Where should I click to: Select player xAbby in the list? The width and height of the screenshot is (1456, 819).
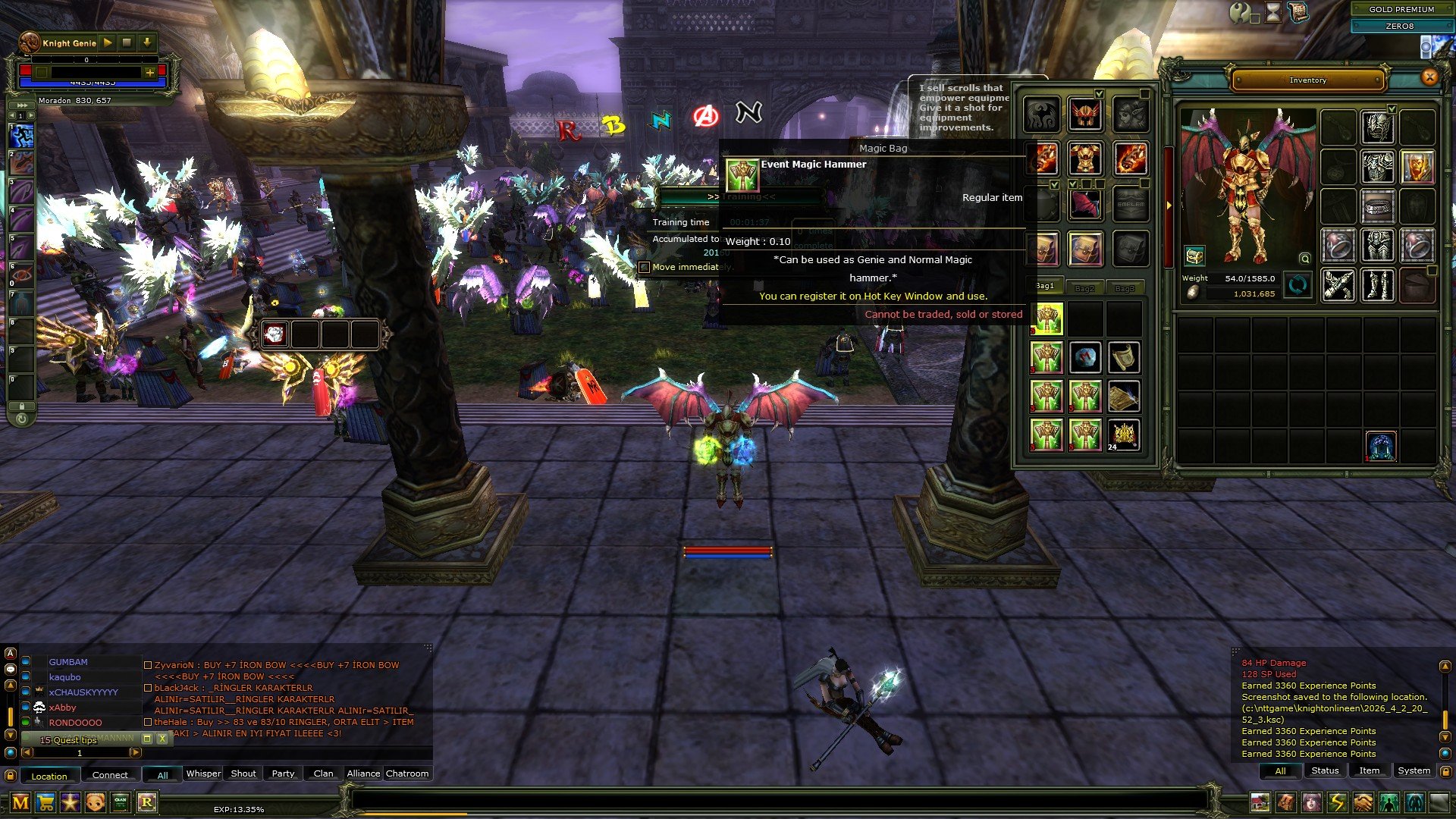[x=63, y=708]
